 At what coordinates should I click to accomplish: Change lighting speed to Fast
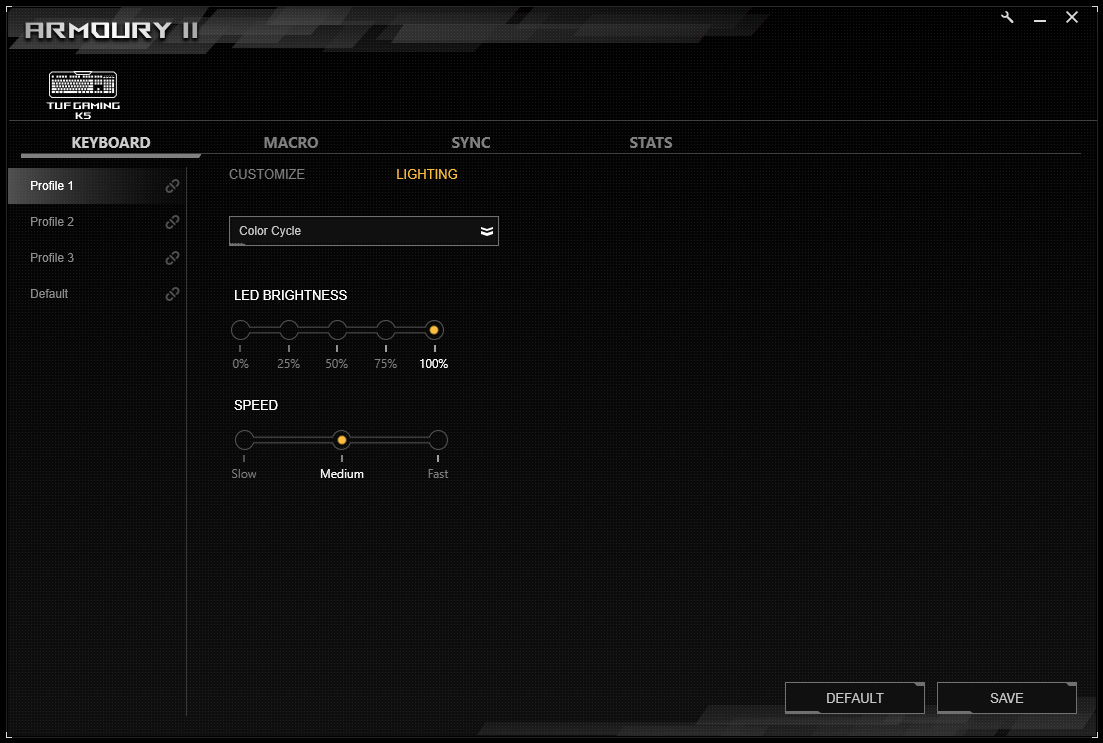click(438, 440)
